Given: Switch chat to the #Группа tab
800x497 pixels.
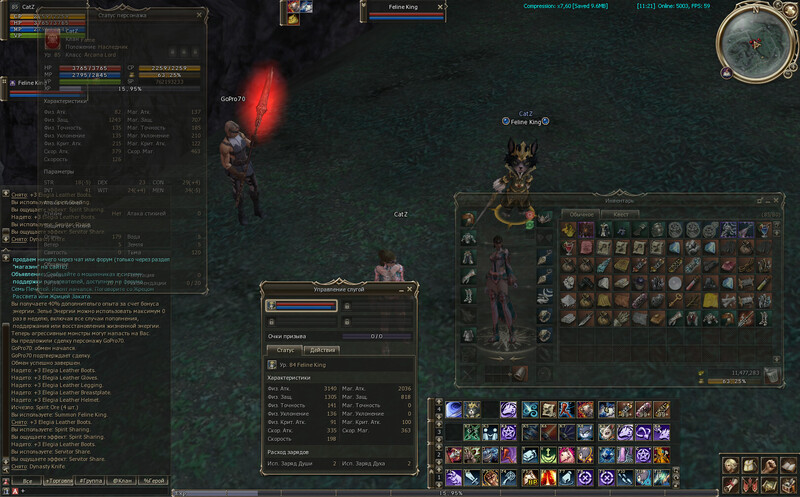Looking at the screenshot, I should tap(91, 481).
